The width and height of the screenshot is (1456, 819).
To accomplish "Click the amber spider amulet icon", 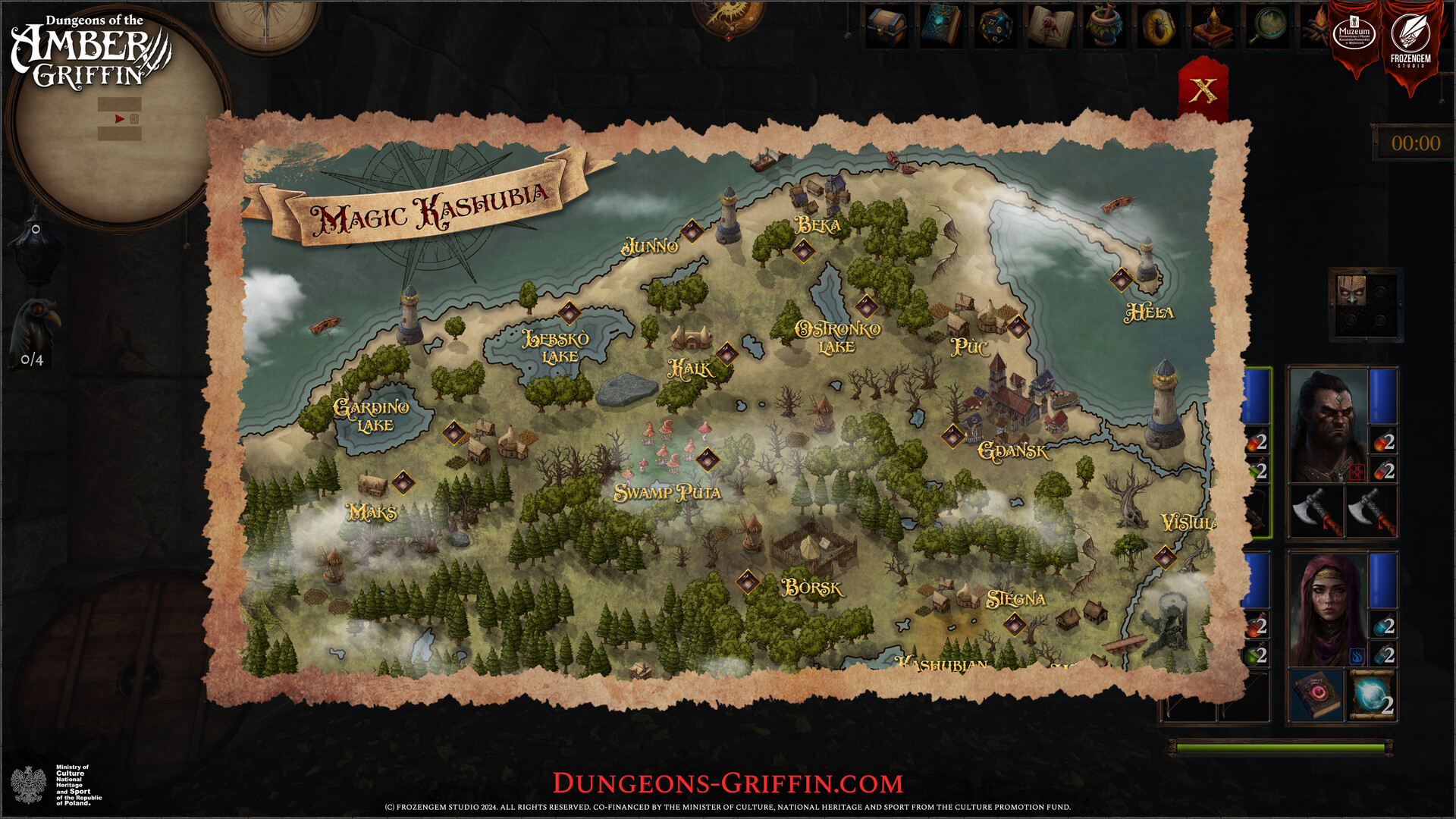I will point(1158,26).
